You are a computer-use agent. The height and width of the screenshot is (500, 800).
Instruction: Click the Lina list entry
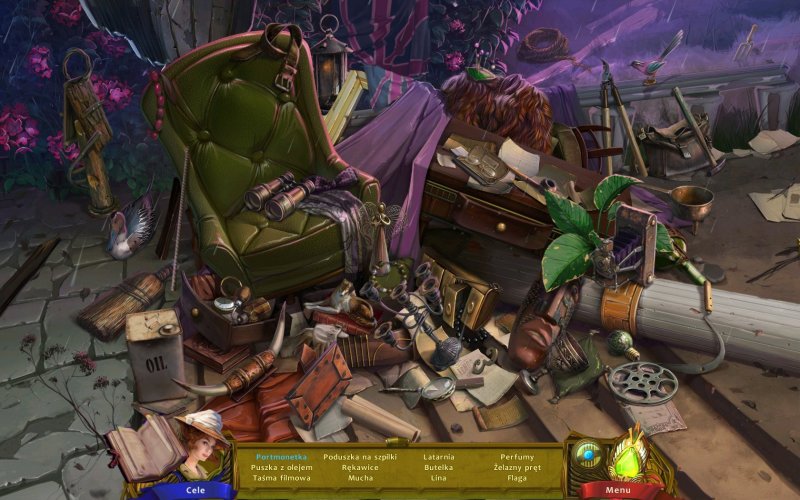pos(438,478)
